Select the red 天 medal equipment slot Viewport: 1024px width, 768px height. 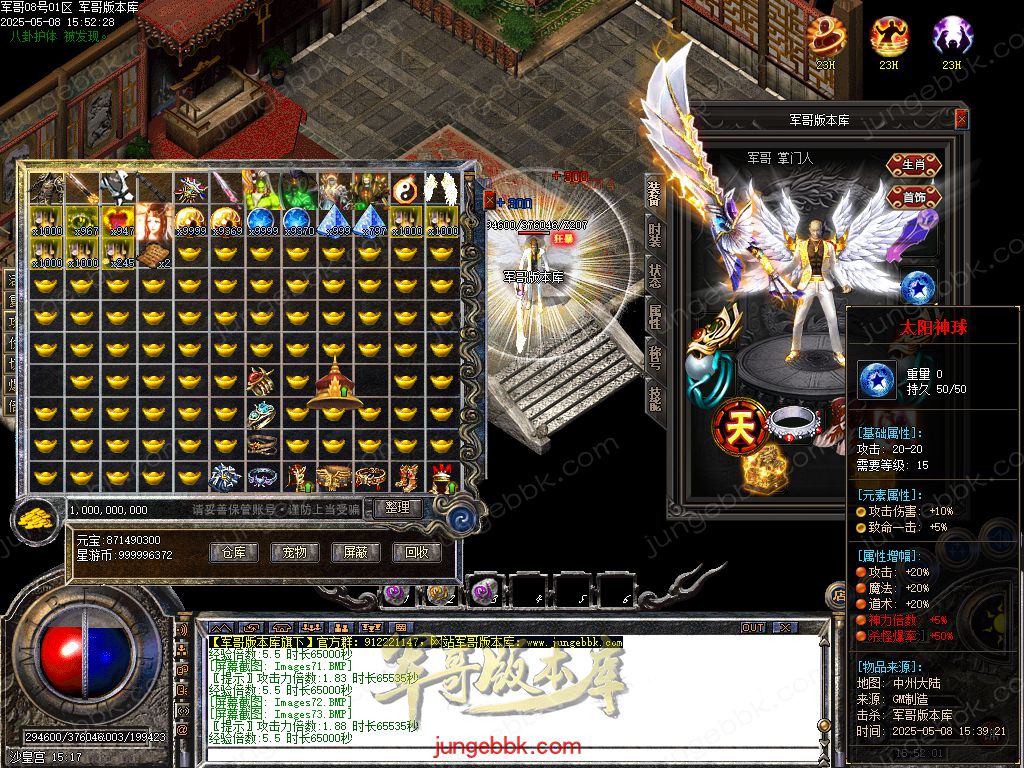coord(739,427)
